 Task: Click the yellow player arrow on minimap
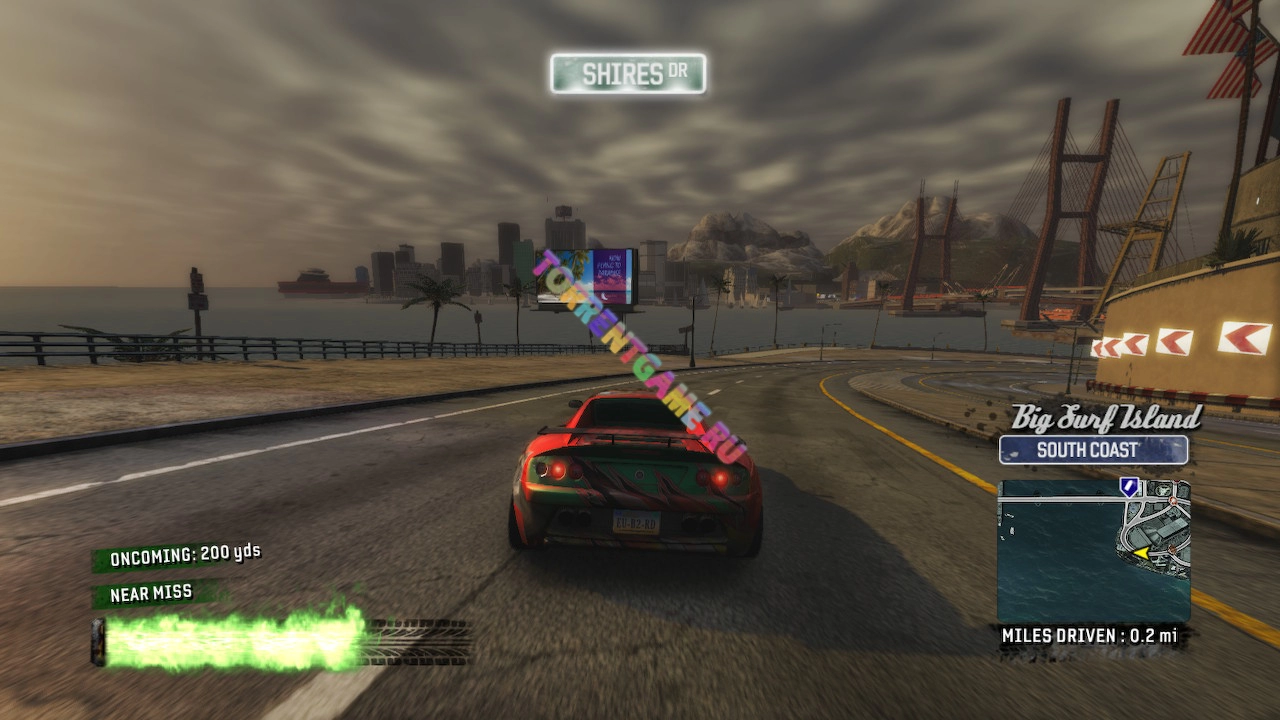(1140, 552)
